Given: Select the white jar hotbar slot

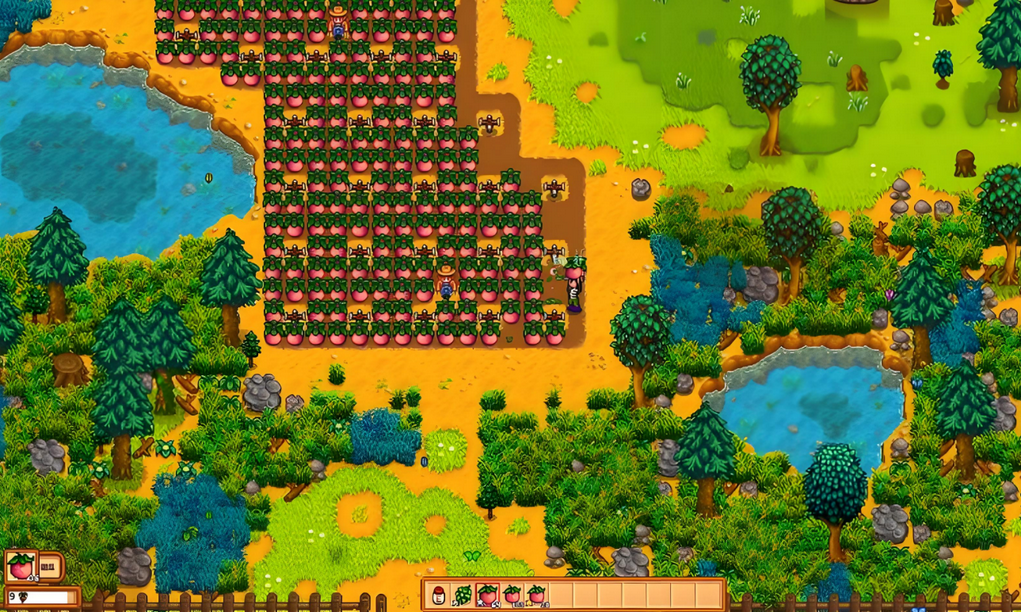Looking at the screenshot, I should (439, 596).
